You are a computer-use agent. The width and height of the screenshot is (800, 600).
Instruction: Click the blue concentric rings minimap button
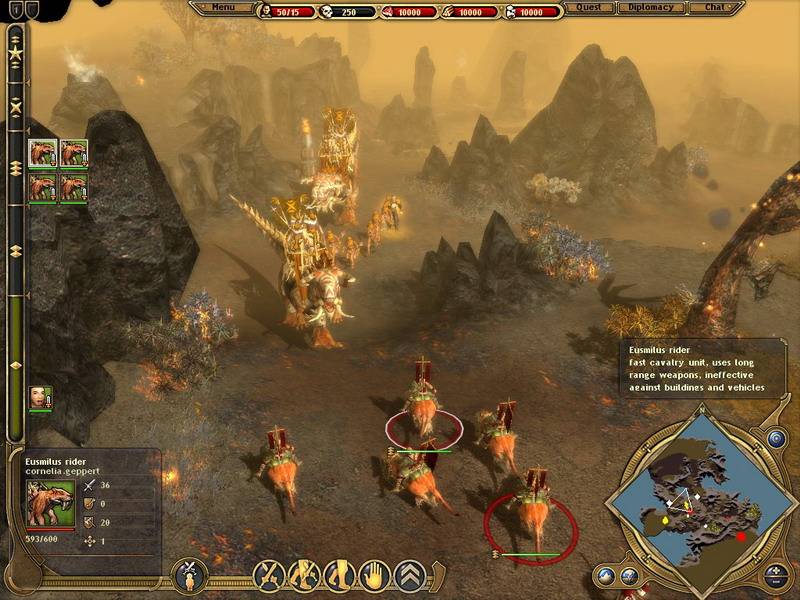(x=777, y=439)
